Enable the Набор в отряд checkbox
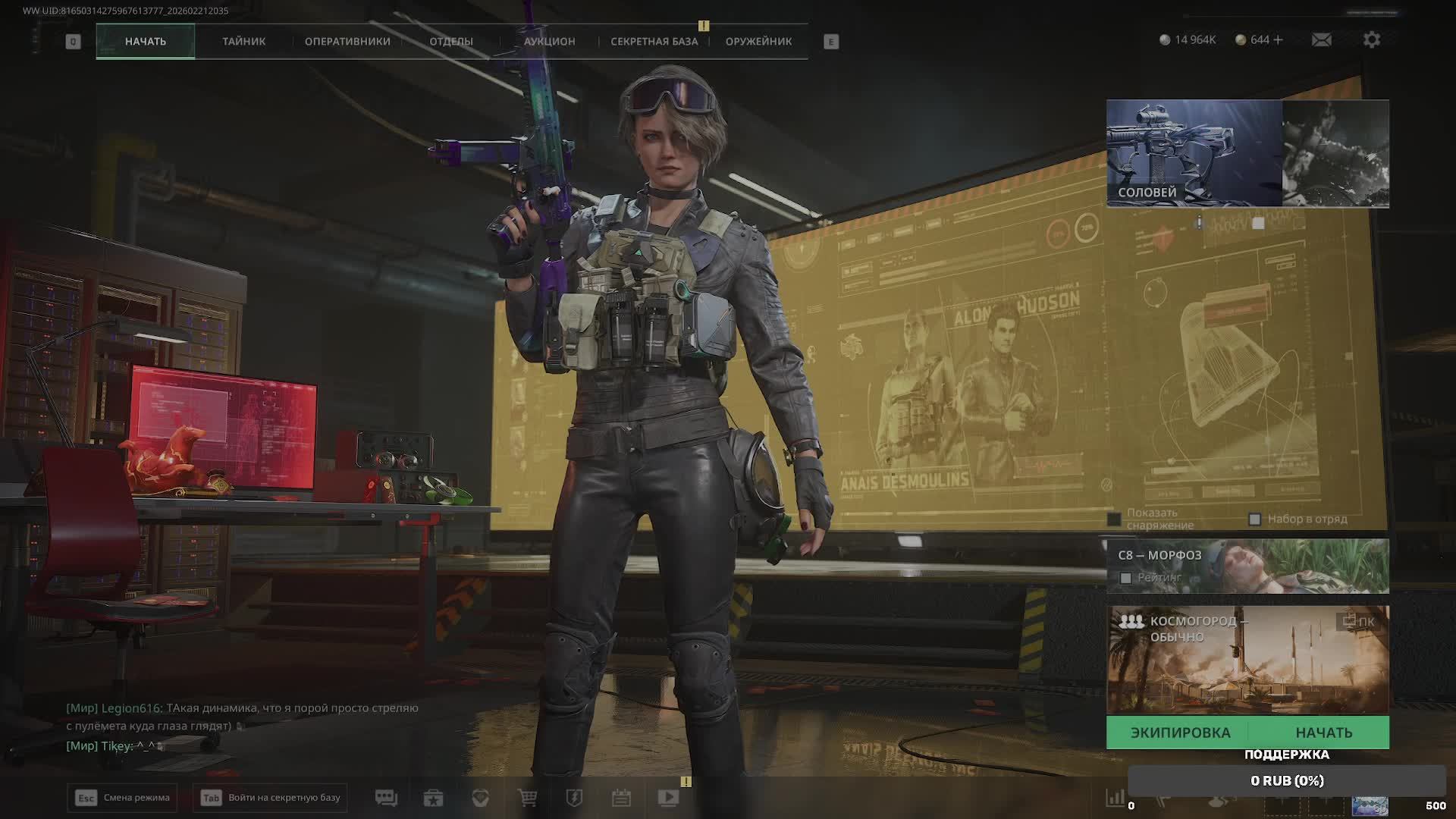 click(x=1254, y=519)
